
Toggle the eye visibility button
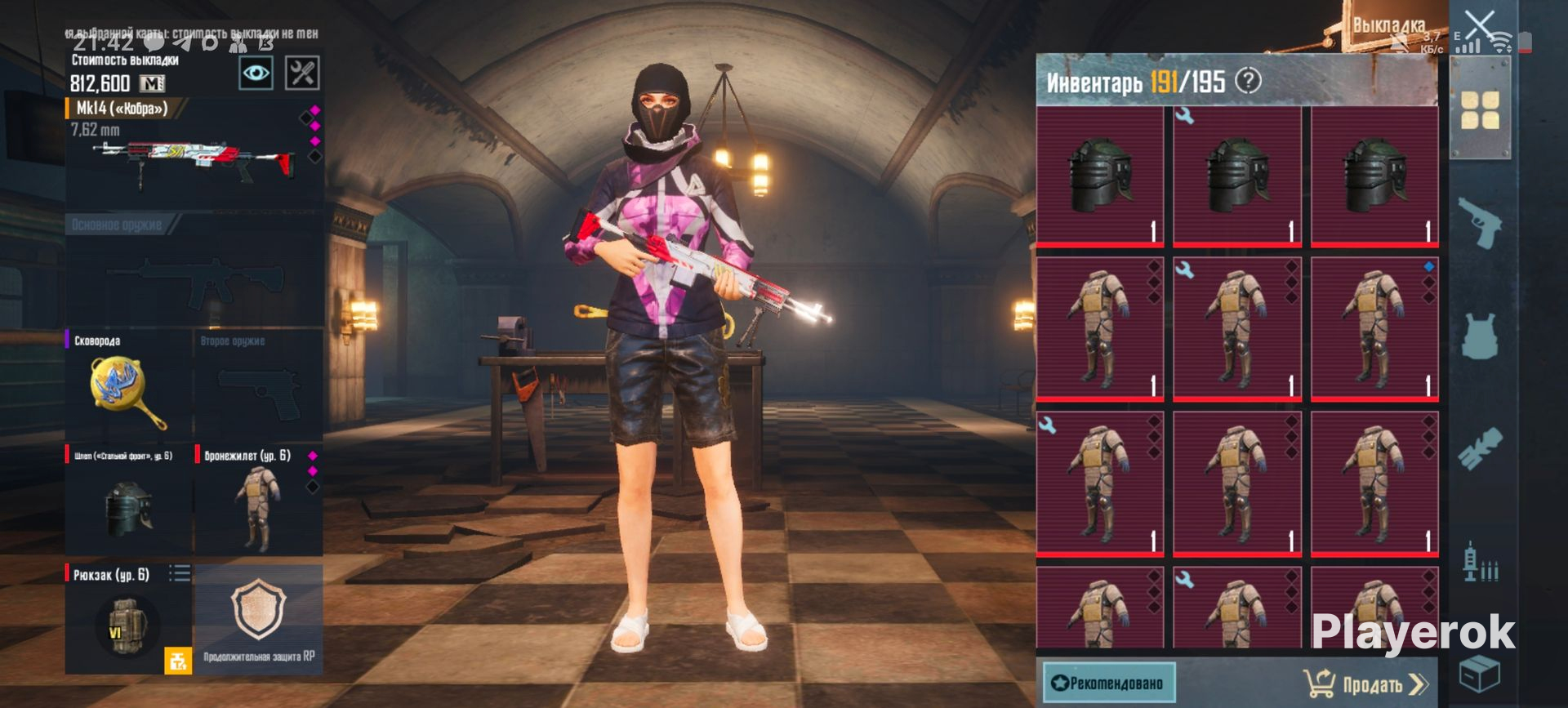pyautogui.click(x=256, y=73)
